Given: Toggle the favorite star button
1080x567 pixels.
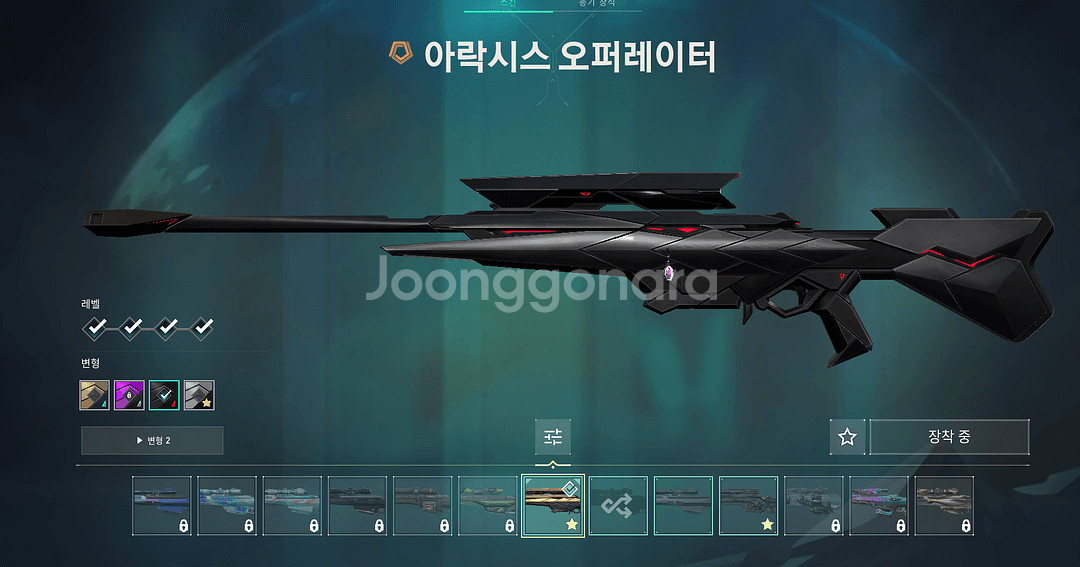Looking at the screenshot, I should click(x=847, y=437).
